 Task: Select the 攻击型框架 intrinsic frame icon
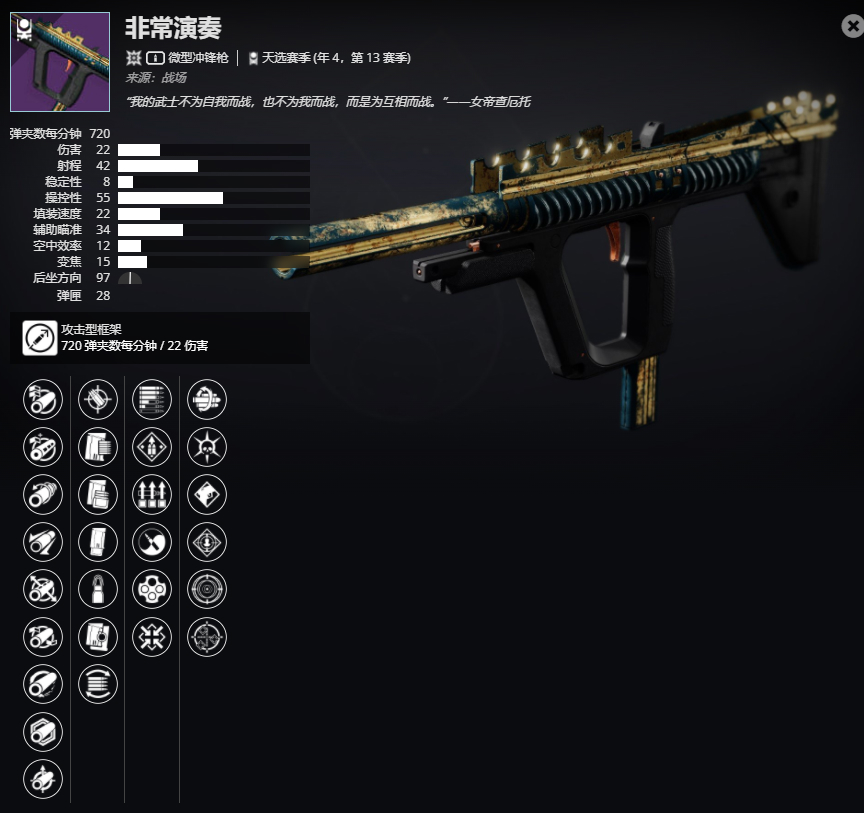click(x=40, y=338)
